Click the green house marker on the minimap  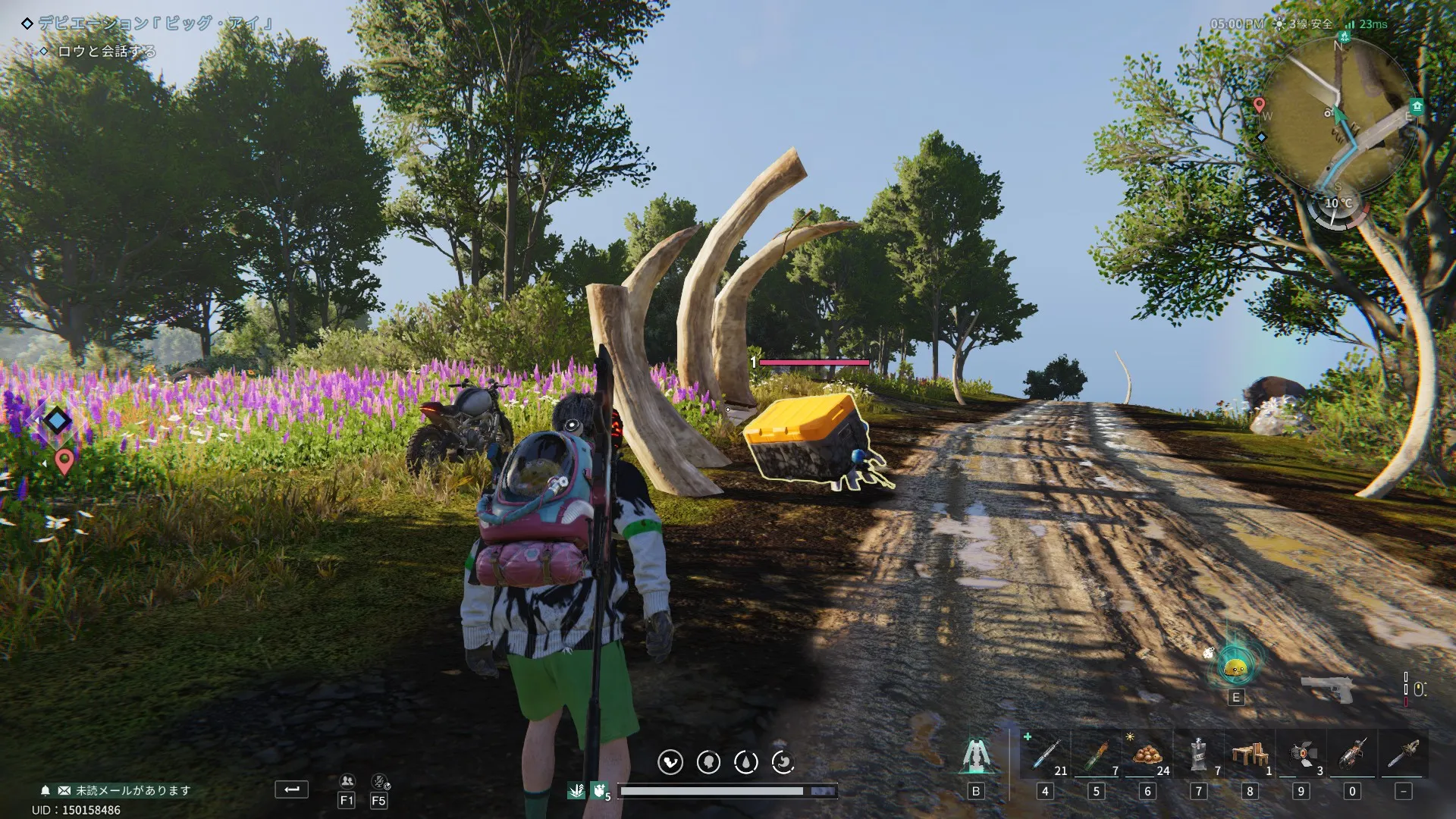[x=1417, y=106]
